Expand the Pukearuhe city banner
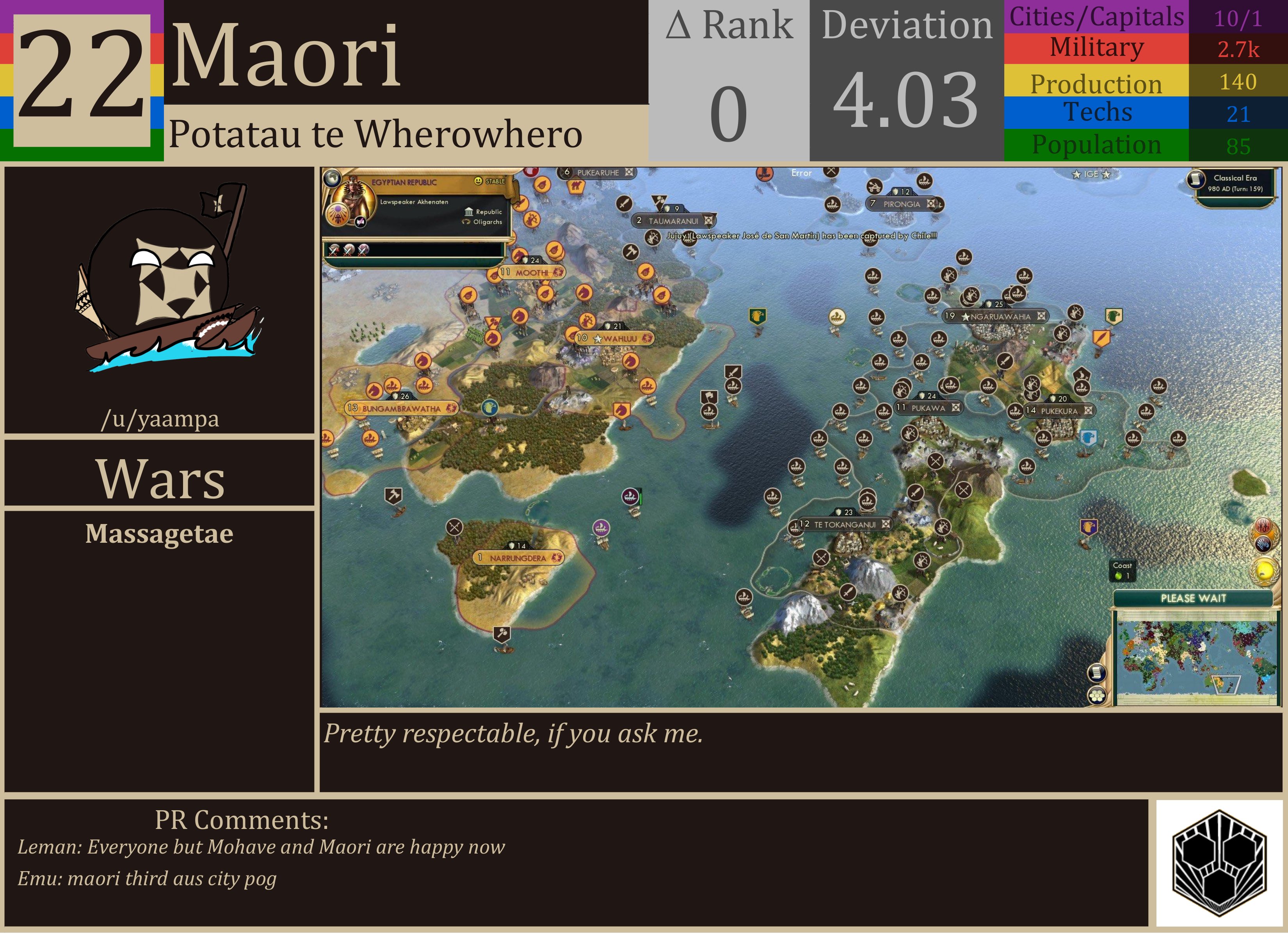 pos(597,173)
